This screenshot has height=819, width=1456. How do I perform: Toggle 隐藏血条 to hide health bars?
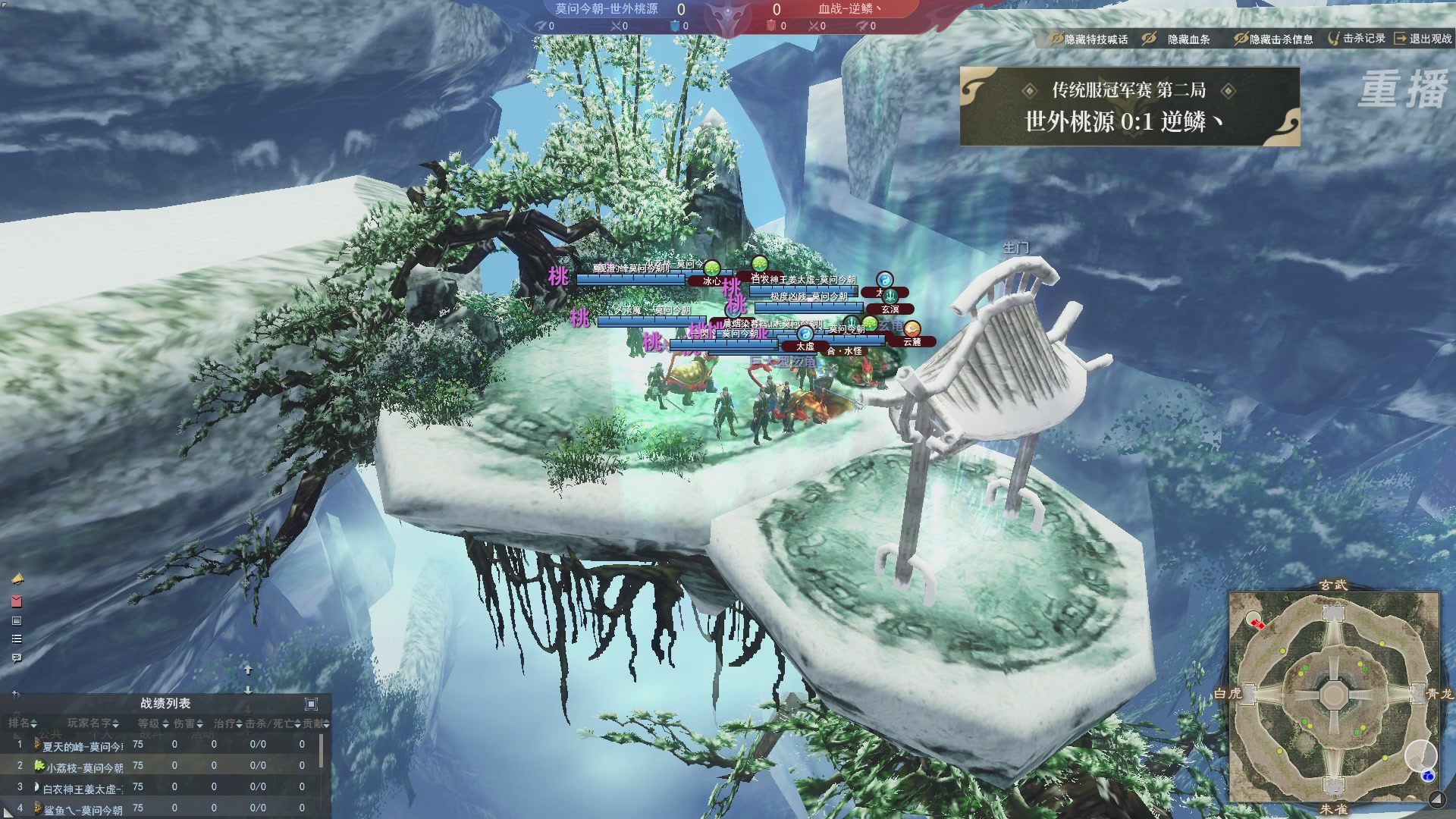1177,39
